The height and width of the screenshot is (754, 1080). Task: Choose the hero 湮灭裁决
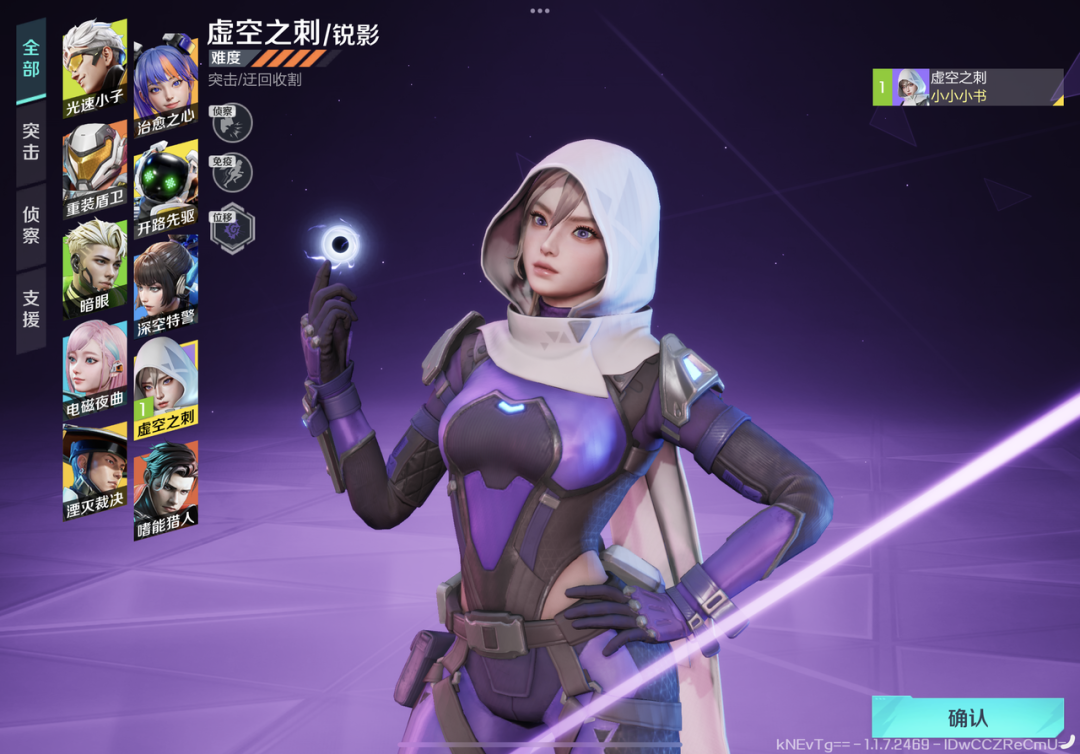coord(95,472)
